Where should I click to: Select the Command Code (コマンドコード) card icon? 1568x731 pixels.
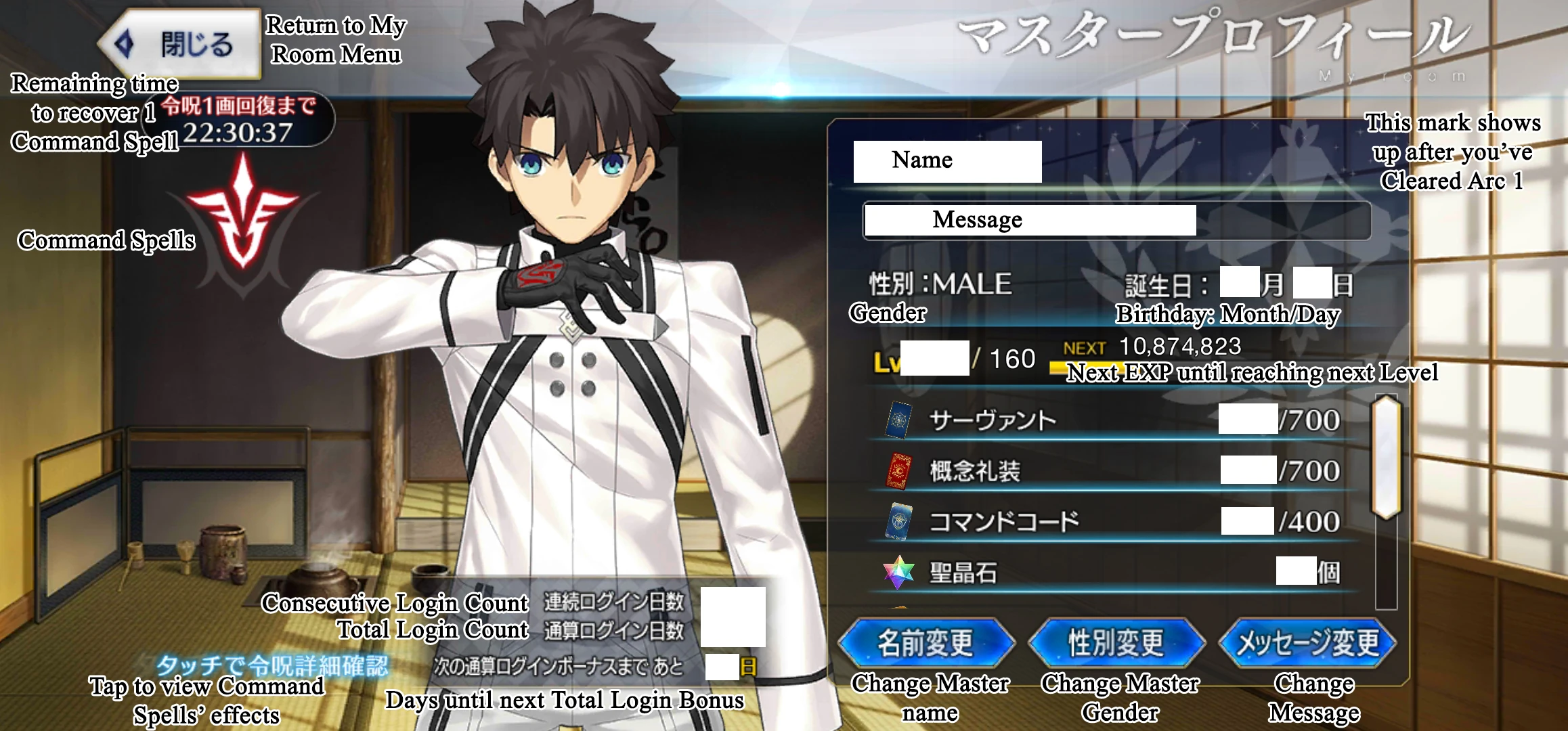[900, 521]
